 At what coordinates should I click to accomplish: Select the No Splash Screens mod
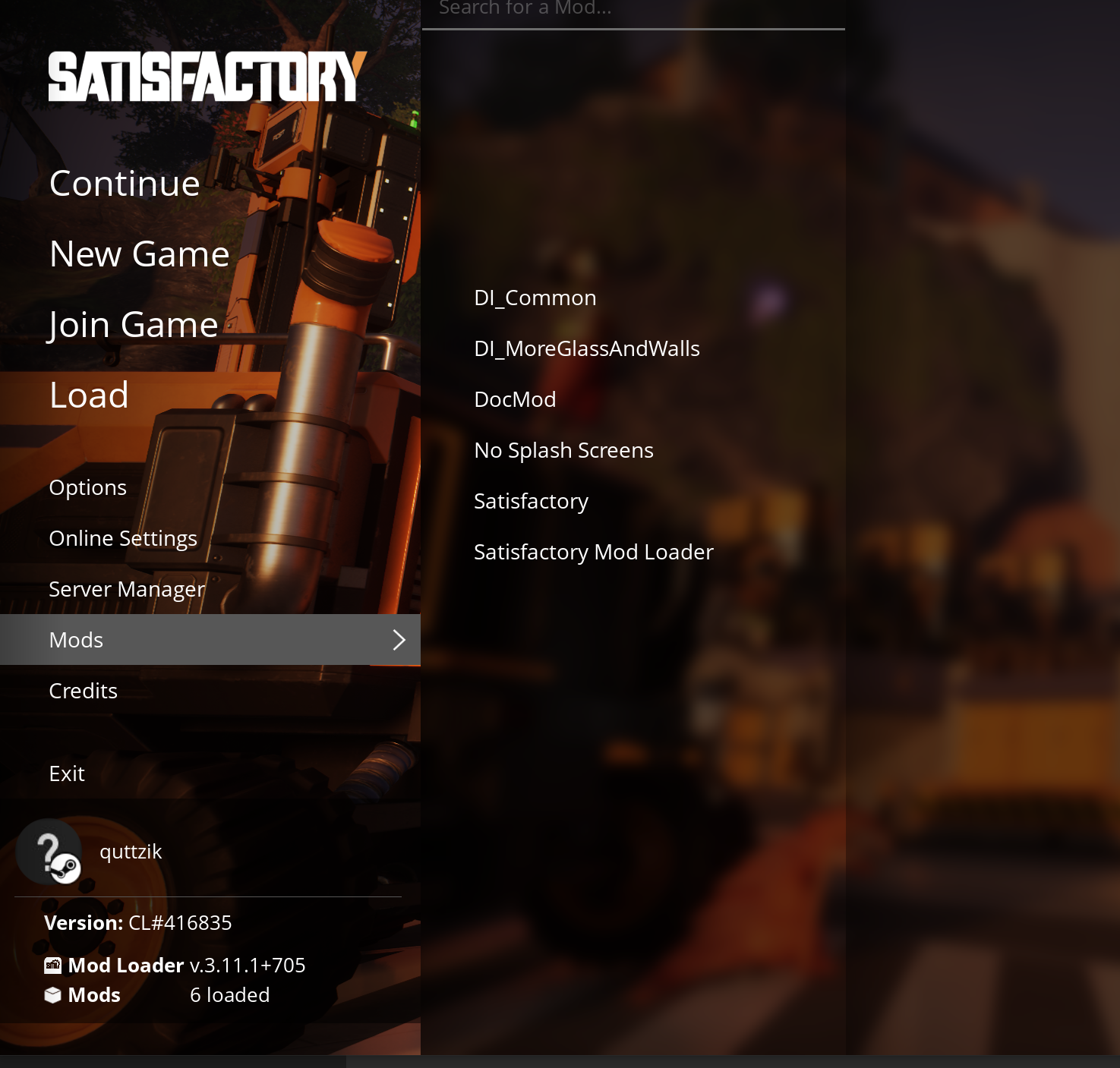pos(563,451)
